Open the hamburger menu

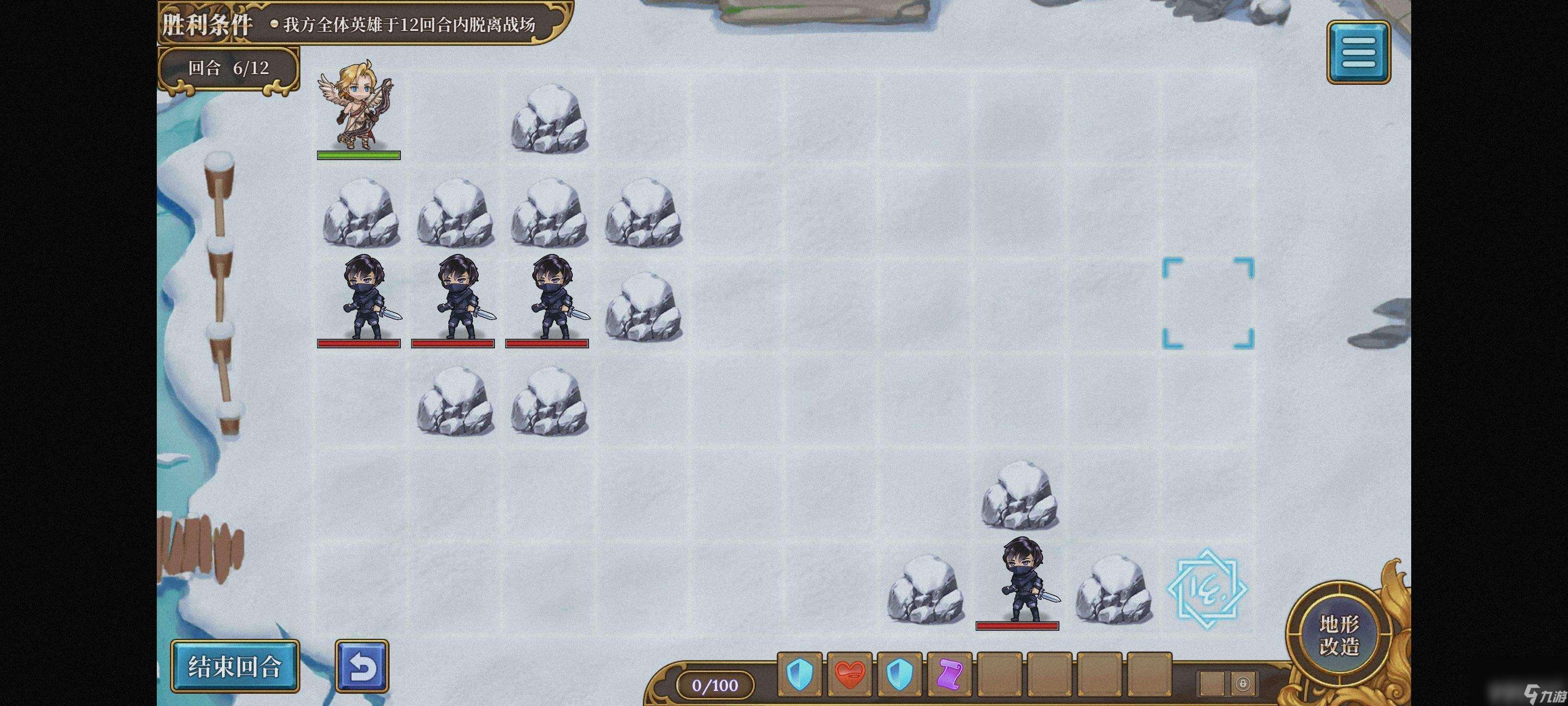pyautogui.click(x=1358, y=52)
